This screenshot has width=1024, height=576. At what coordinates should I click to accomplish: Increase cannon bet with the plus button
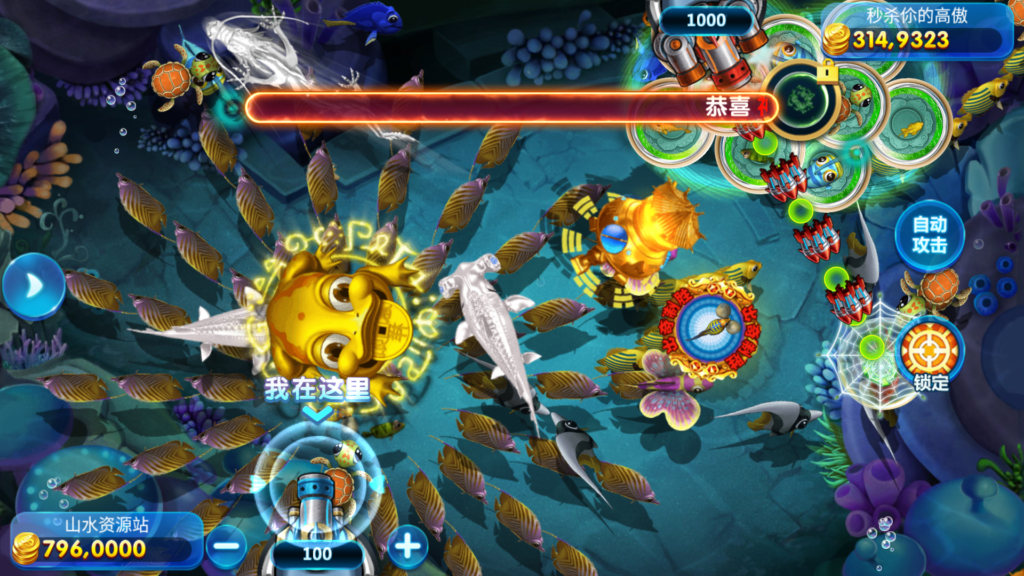[x=407, y=546]
